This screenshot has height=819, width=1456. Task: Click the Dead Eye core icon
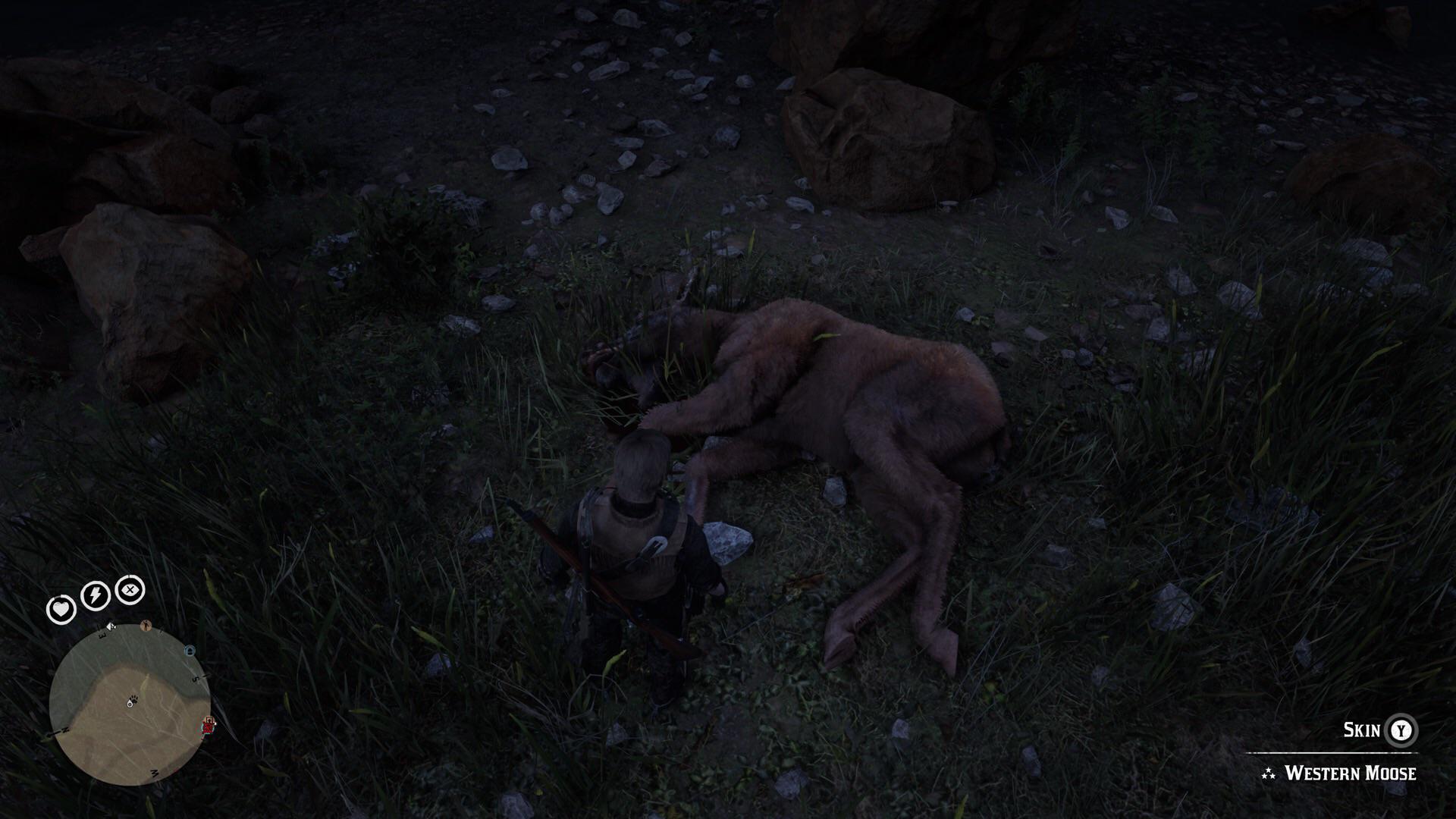(x=129, y=591)
